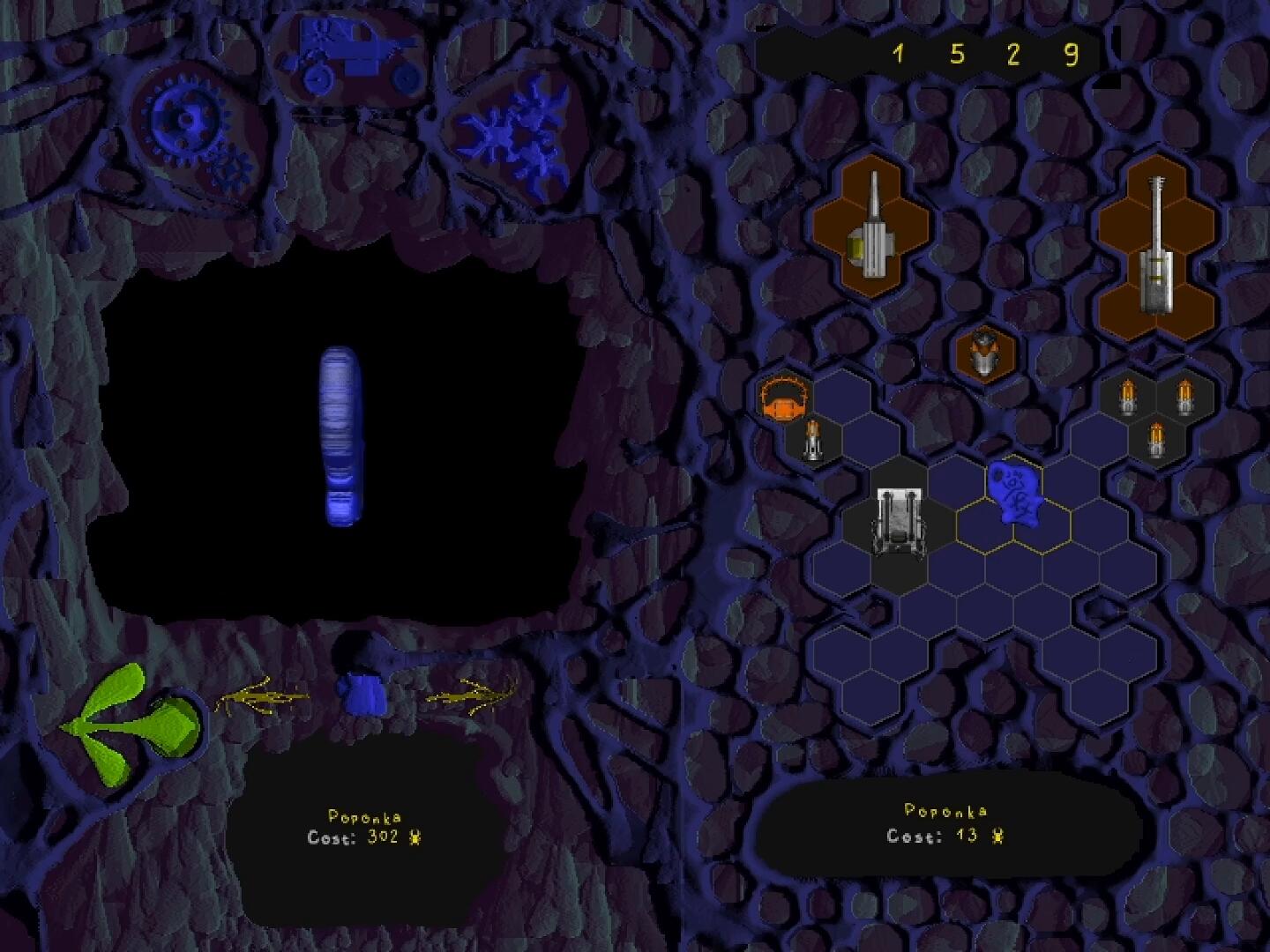Pick the blue shop item between the arrows

[x=362, y=693]
